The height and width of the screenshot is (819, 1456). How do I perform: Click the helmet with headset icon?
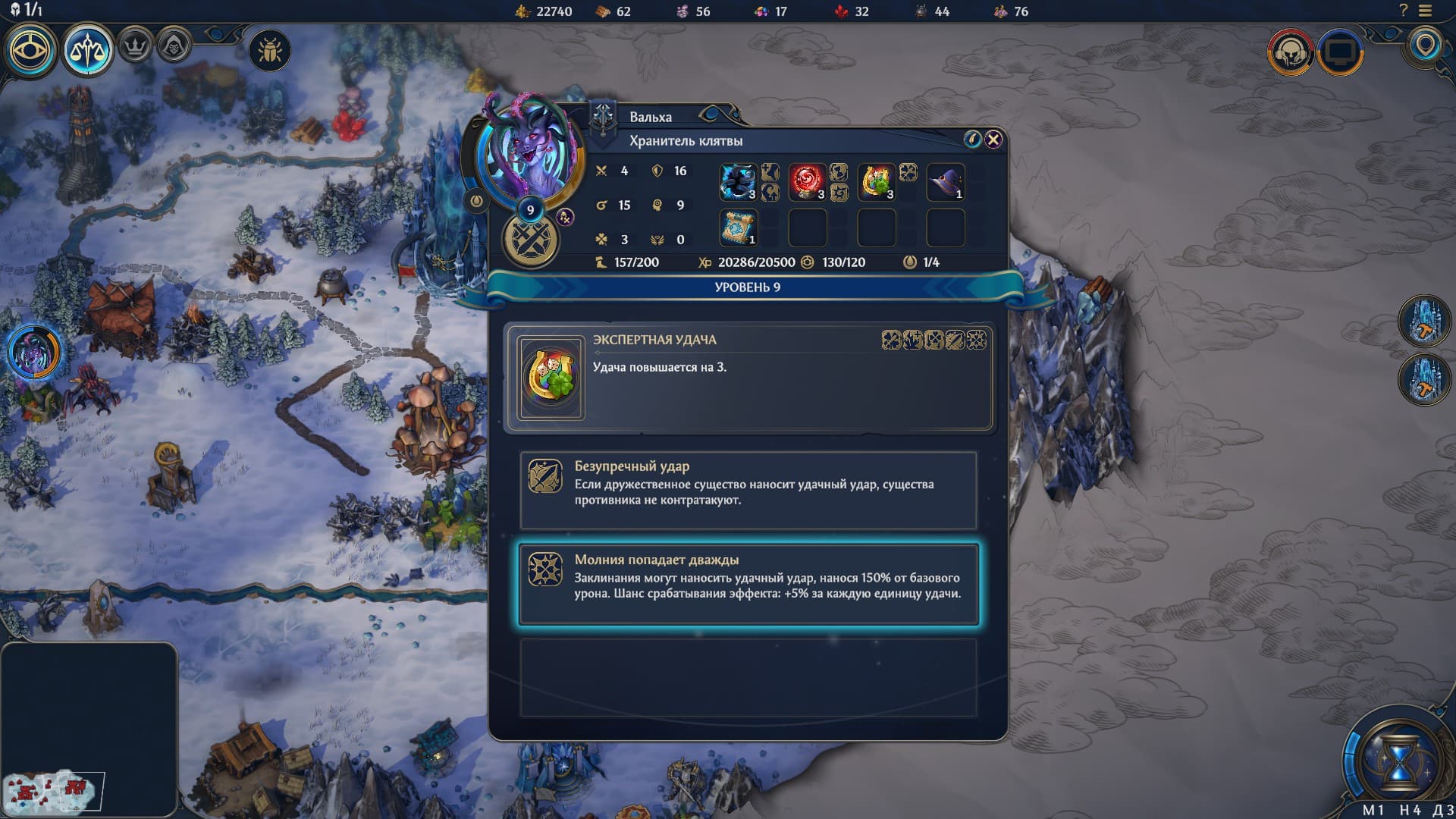(1290, 52)
